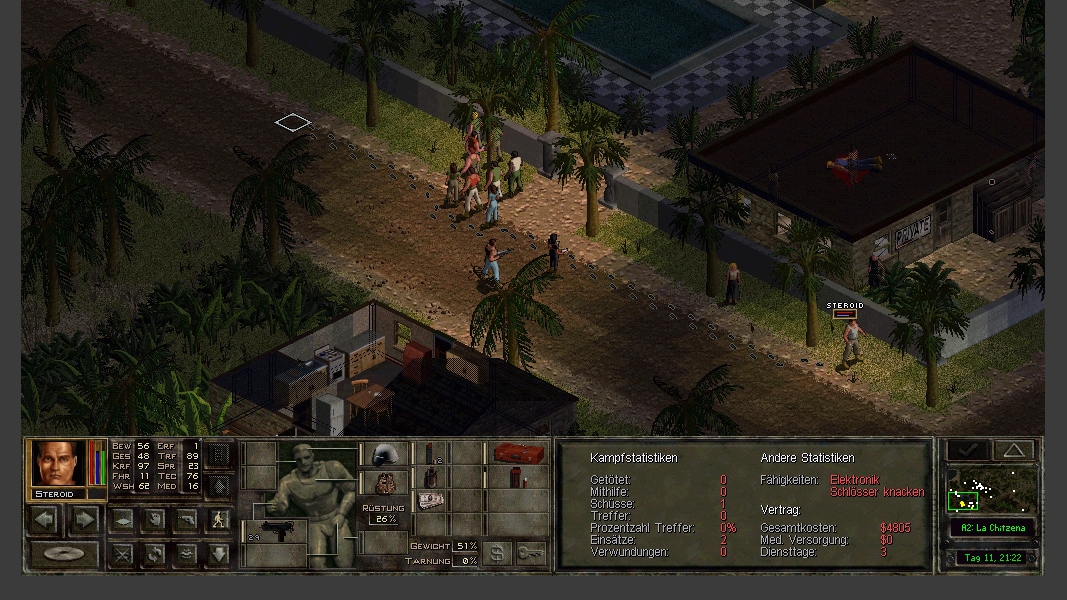
Task: Select the armor vest slot
Action: pos(383,483)
